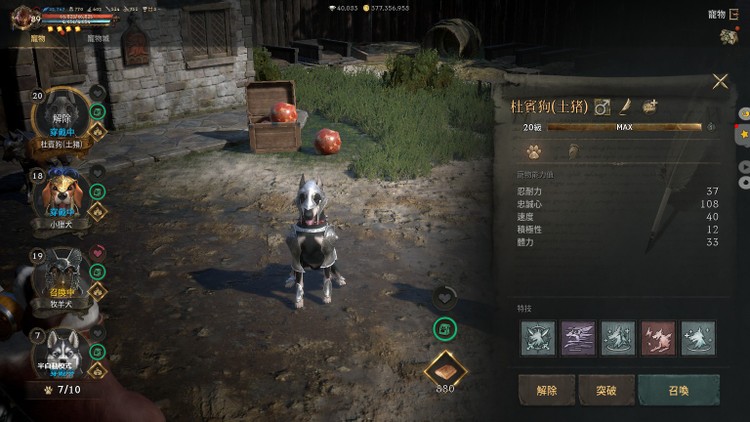Click the heart icon beside the dog
Image resolution: width=750 pixels, height=422 pixels.
click(445, 296)
